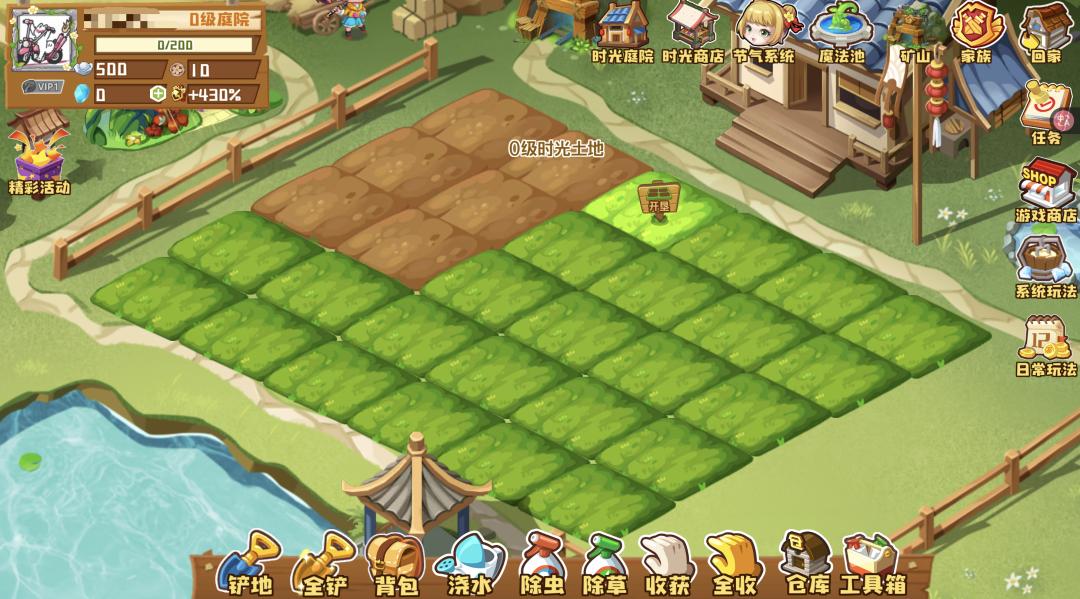Pick the 除草 weed remover tool

point(605,564)
